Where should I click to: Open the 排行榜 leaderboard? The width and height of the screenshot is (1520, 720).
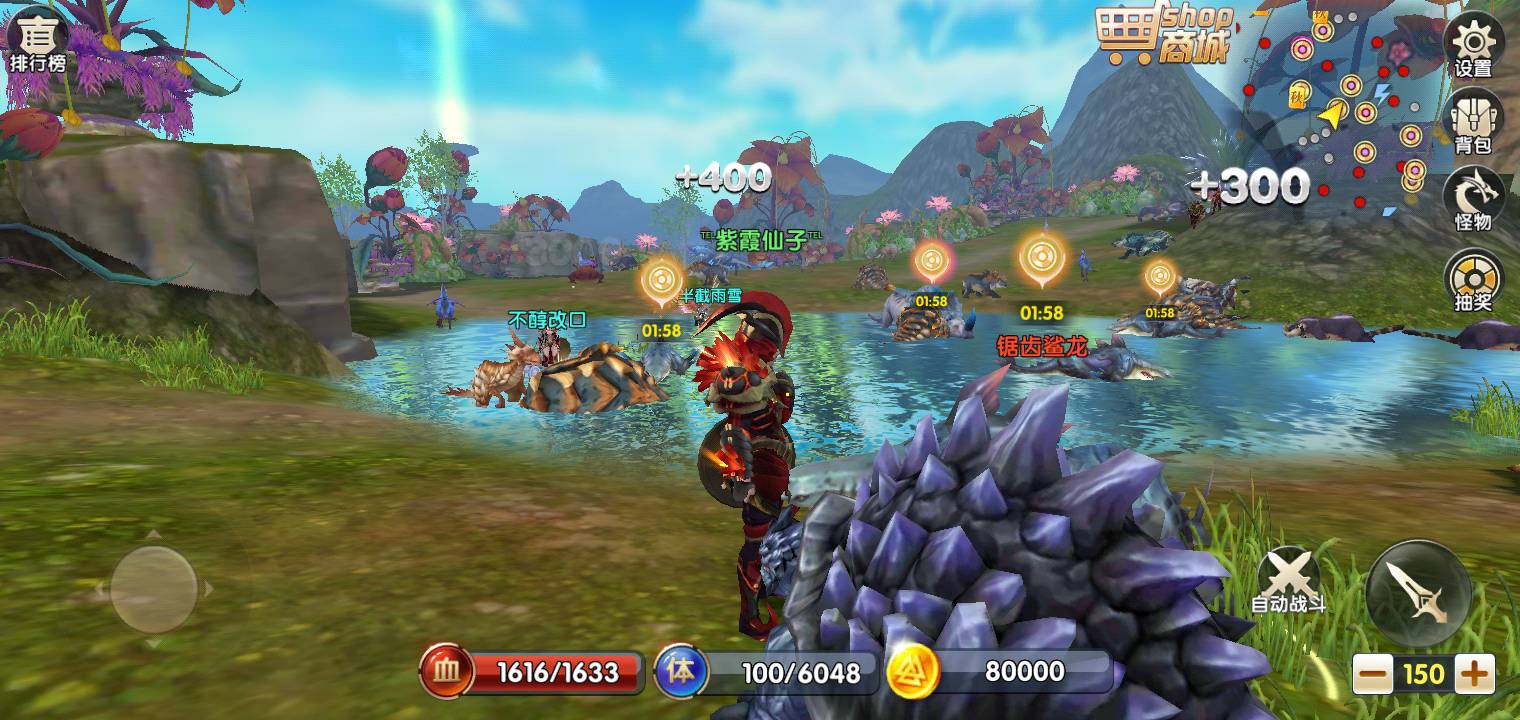coord(38,41)
